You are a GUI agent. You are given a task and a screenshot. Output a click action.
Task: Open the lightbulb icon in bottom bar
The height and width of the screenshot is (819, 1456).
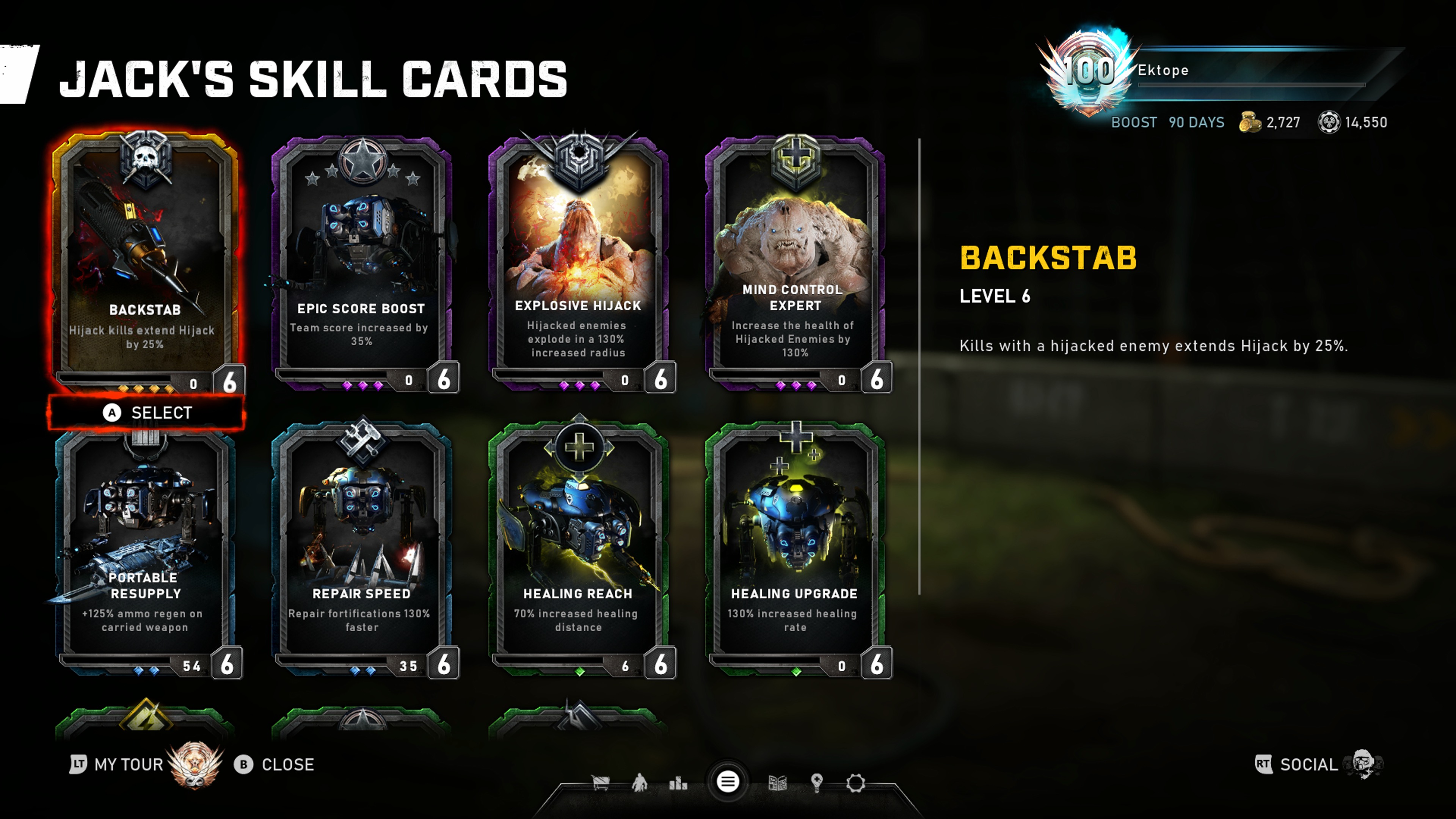(816, 783)
